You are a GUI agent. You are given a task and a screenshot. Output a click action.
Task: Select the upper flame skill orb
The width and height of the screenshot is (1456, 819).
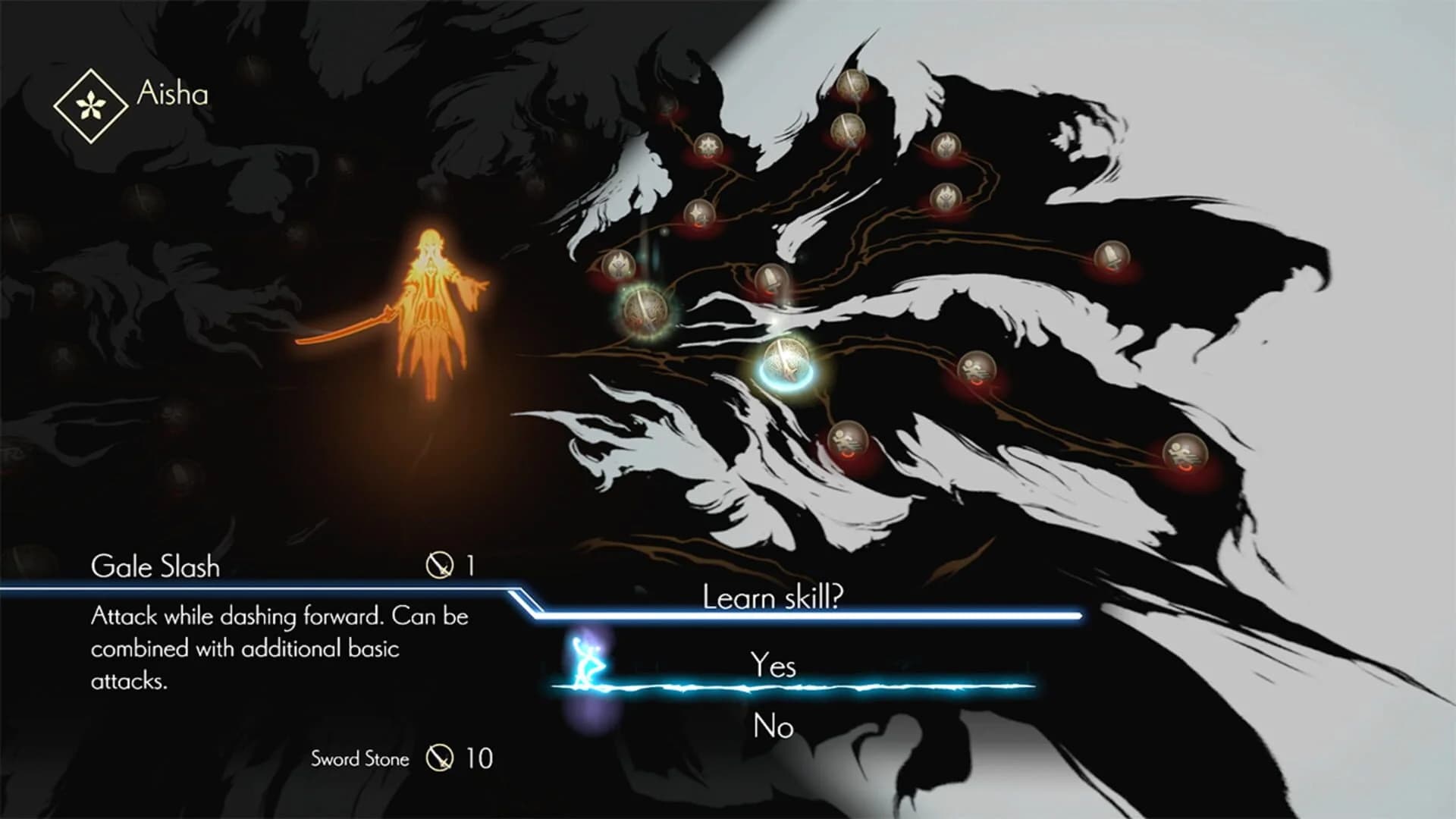(x=948, y=145)
